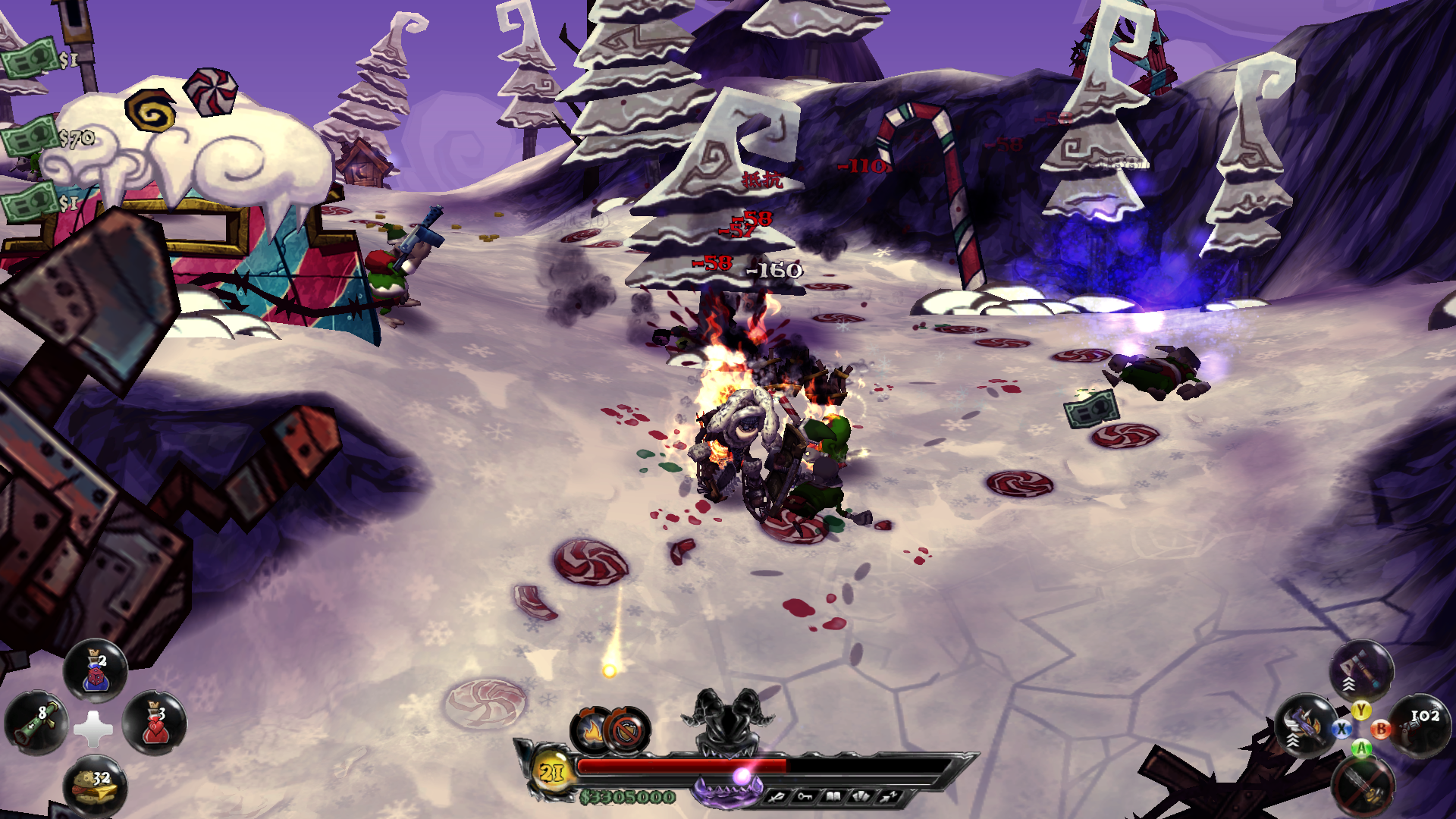Open the cards menu icon
Viewport: 1456px width, 819px height.
point(861,797)
